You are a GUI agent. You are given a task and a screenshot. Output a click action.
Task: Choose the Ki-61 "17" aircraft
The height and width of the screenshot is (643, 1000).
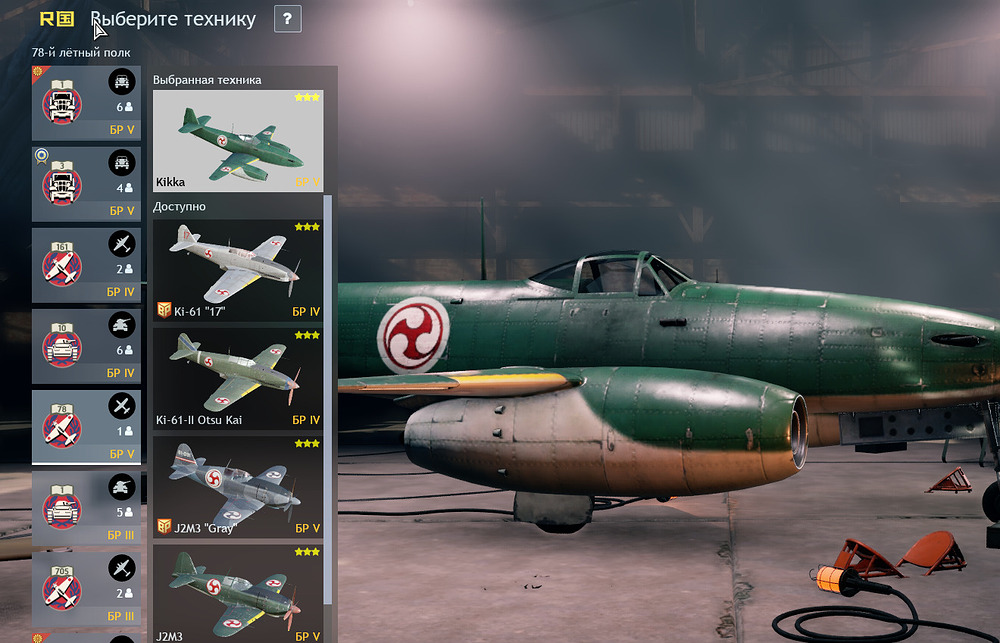[x=238, y=270]
